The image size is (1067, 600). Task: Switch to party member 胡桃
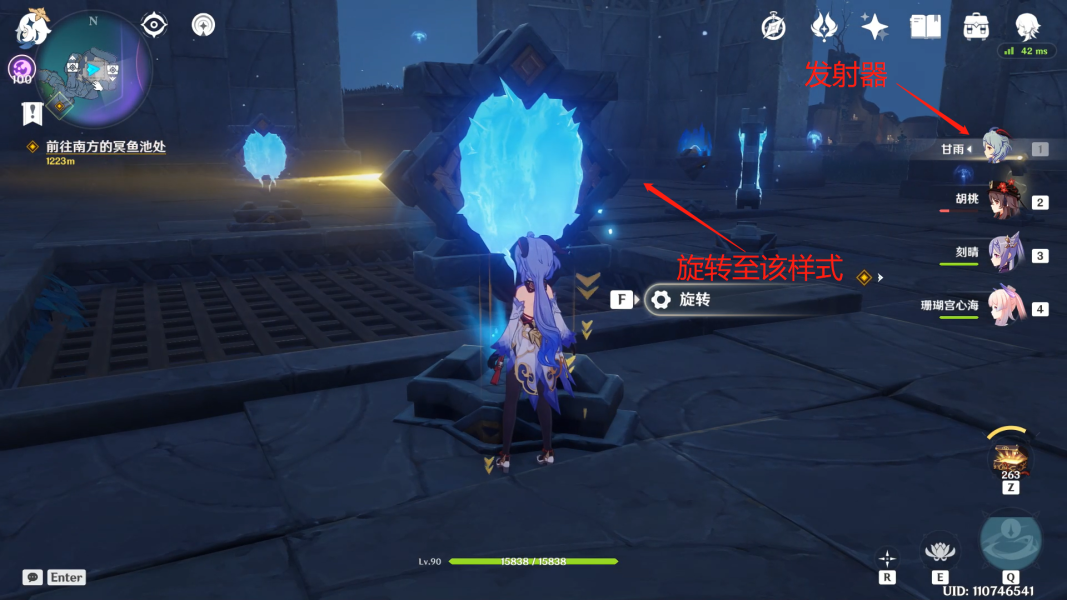[x=998, y=201]
